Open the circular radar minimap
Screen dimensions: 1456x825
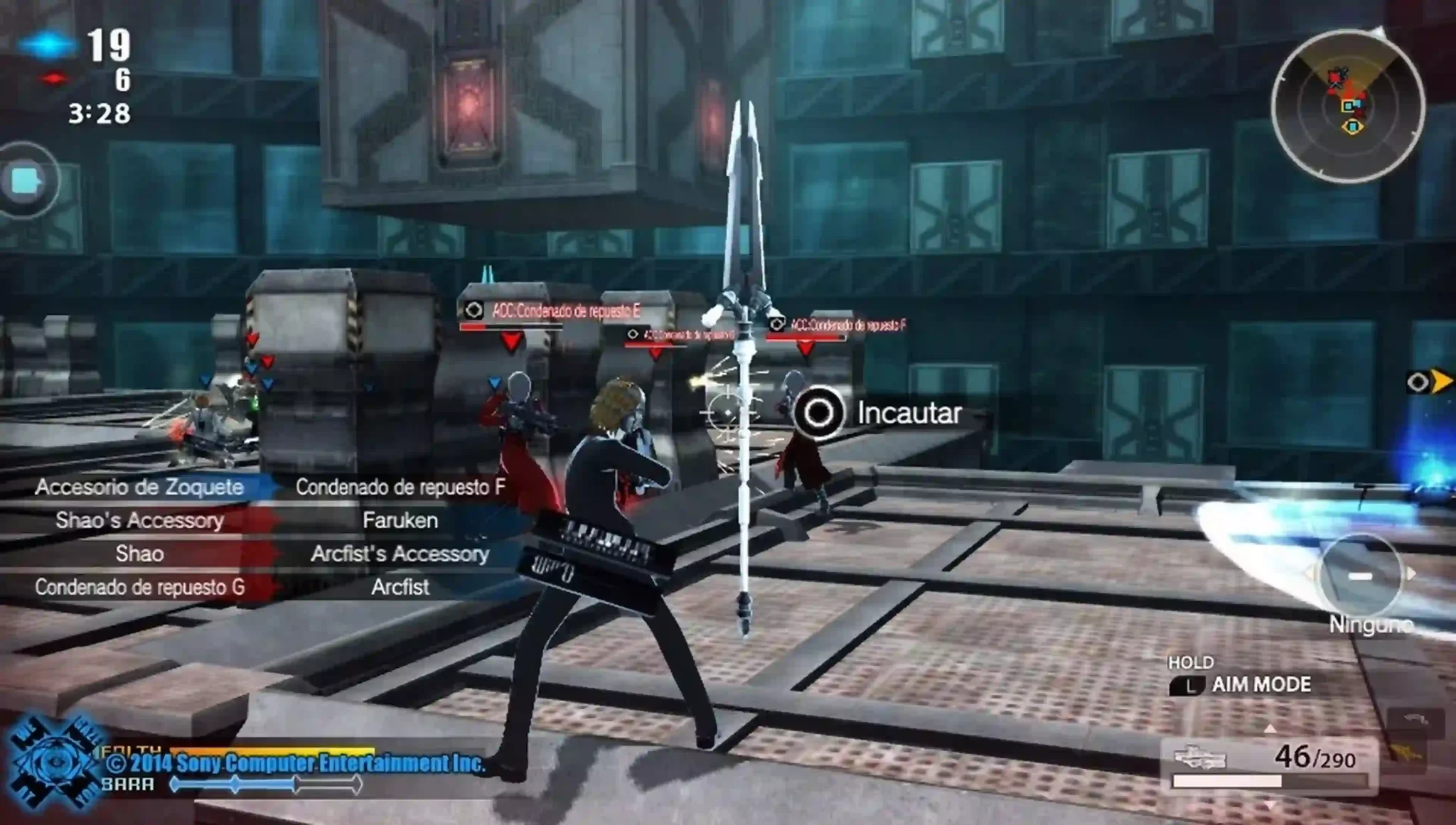[x=1348, y=107]
